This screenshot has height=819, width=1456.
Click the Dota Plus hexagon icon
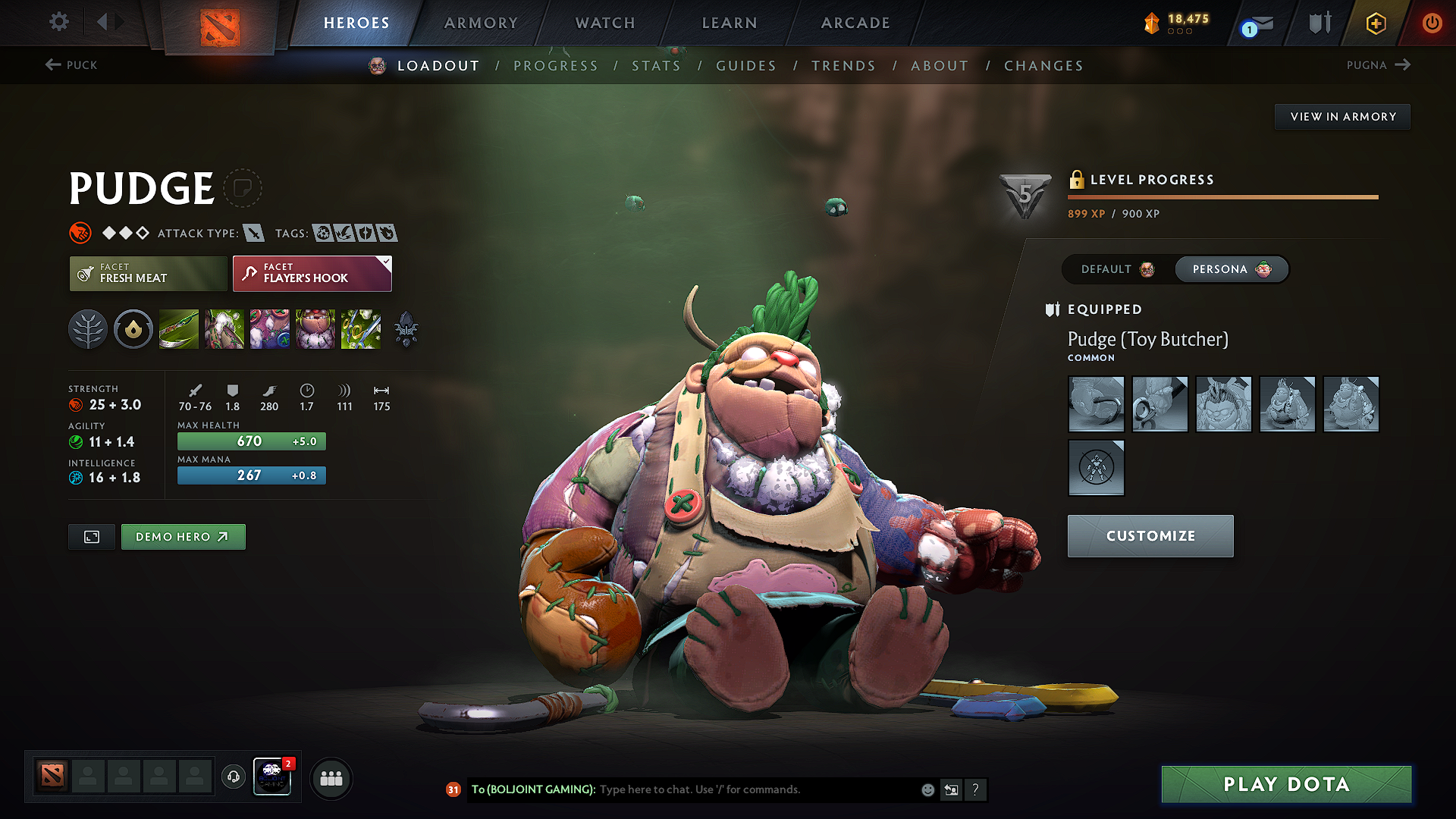click(x=1376, y=23)
